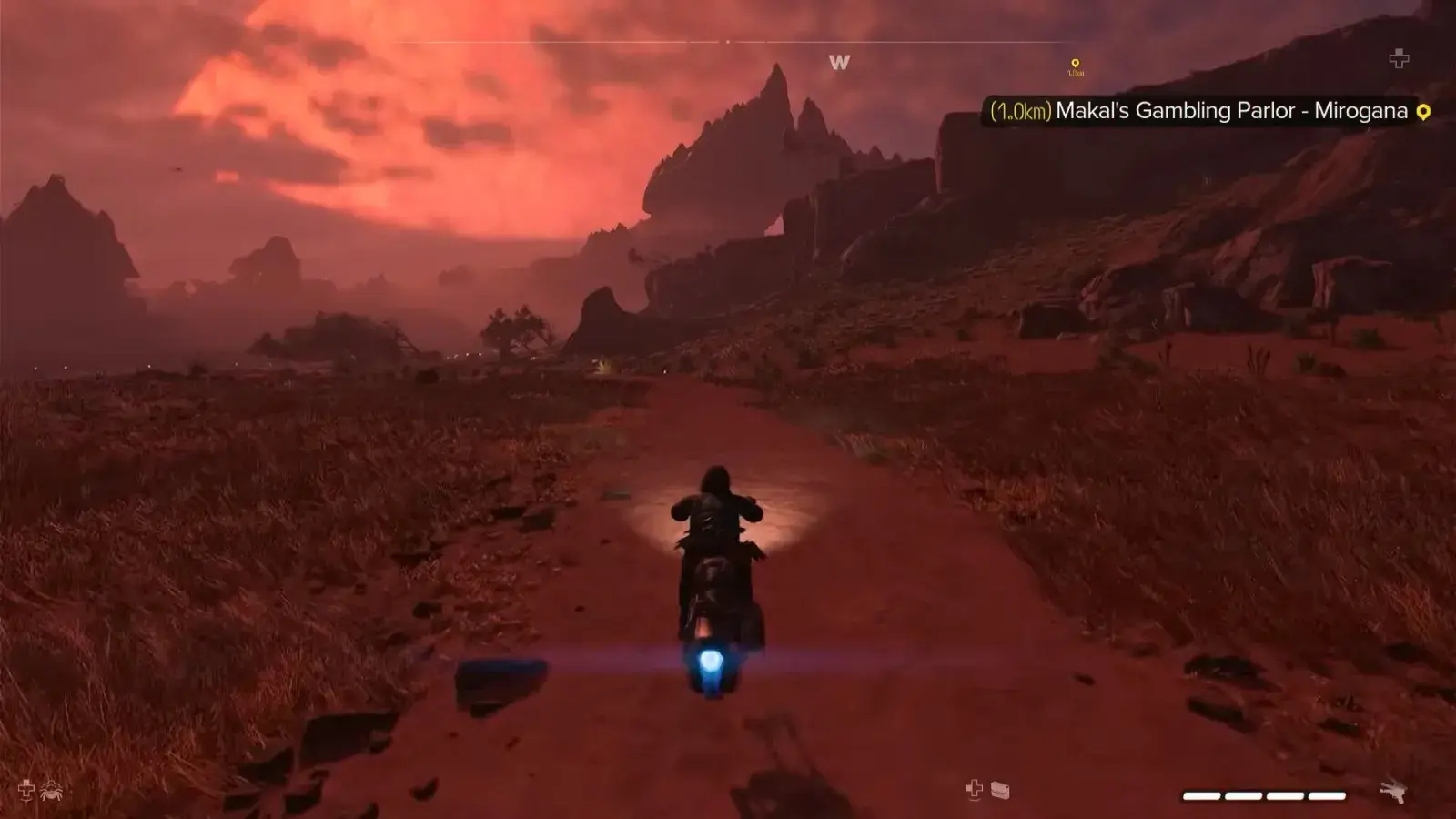Use the healing pouch item icon

coord(1000,790)
